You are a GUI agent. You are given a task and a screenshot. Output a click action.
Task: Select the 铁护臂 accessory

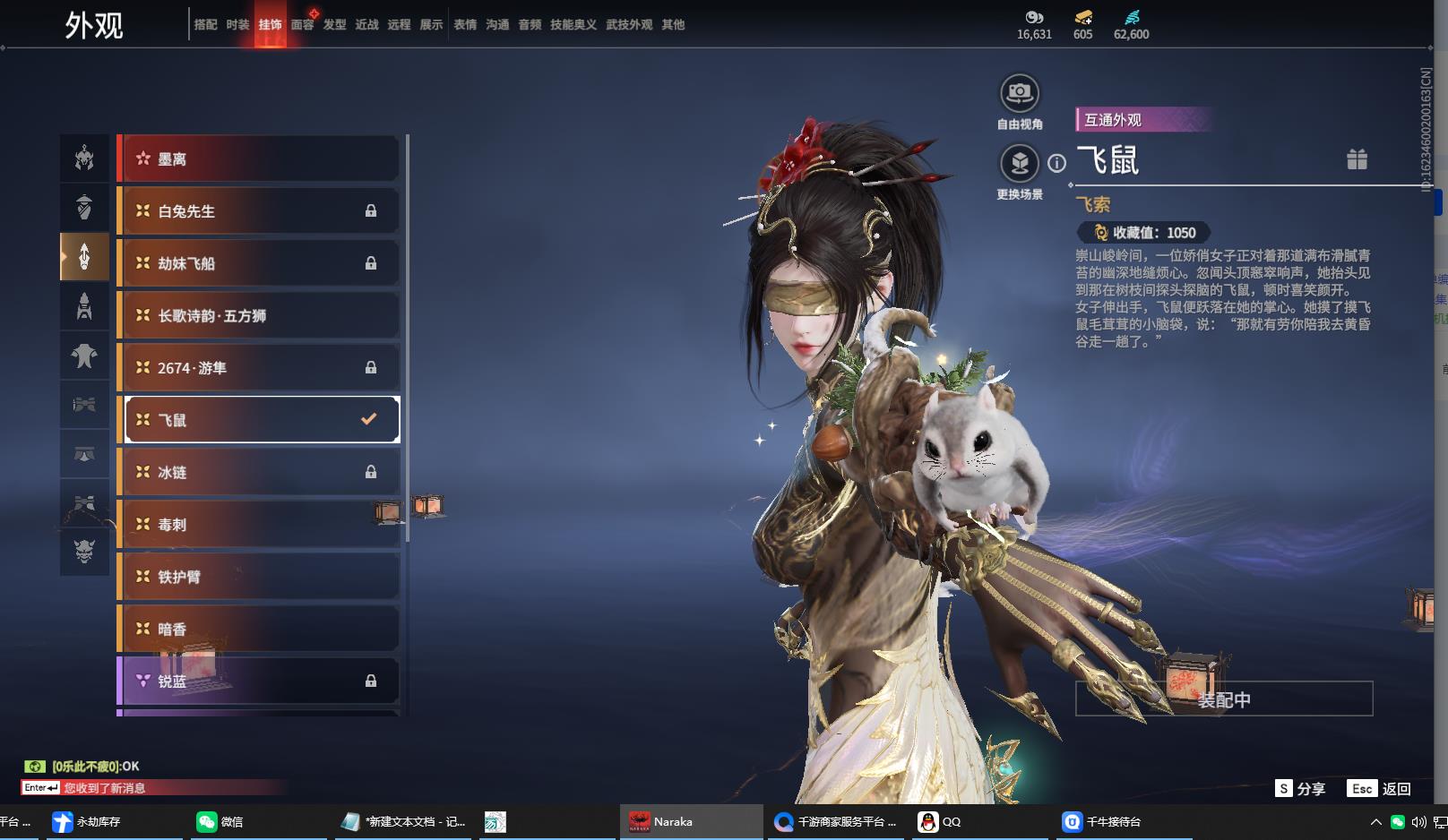pyautogui.click(x=260, y=577)
